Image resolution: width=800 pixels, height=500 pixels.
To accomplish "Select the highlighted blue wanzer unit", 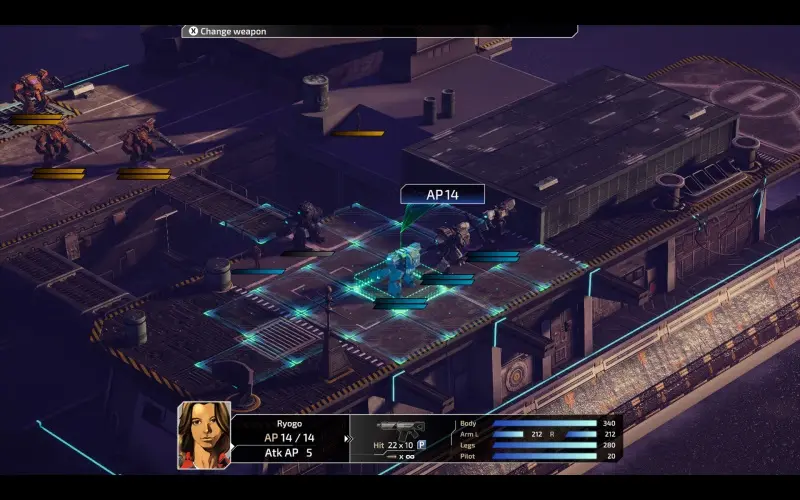I will (x=401, y=270).
